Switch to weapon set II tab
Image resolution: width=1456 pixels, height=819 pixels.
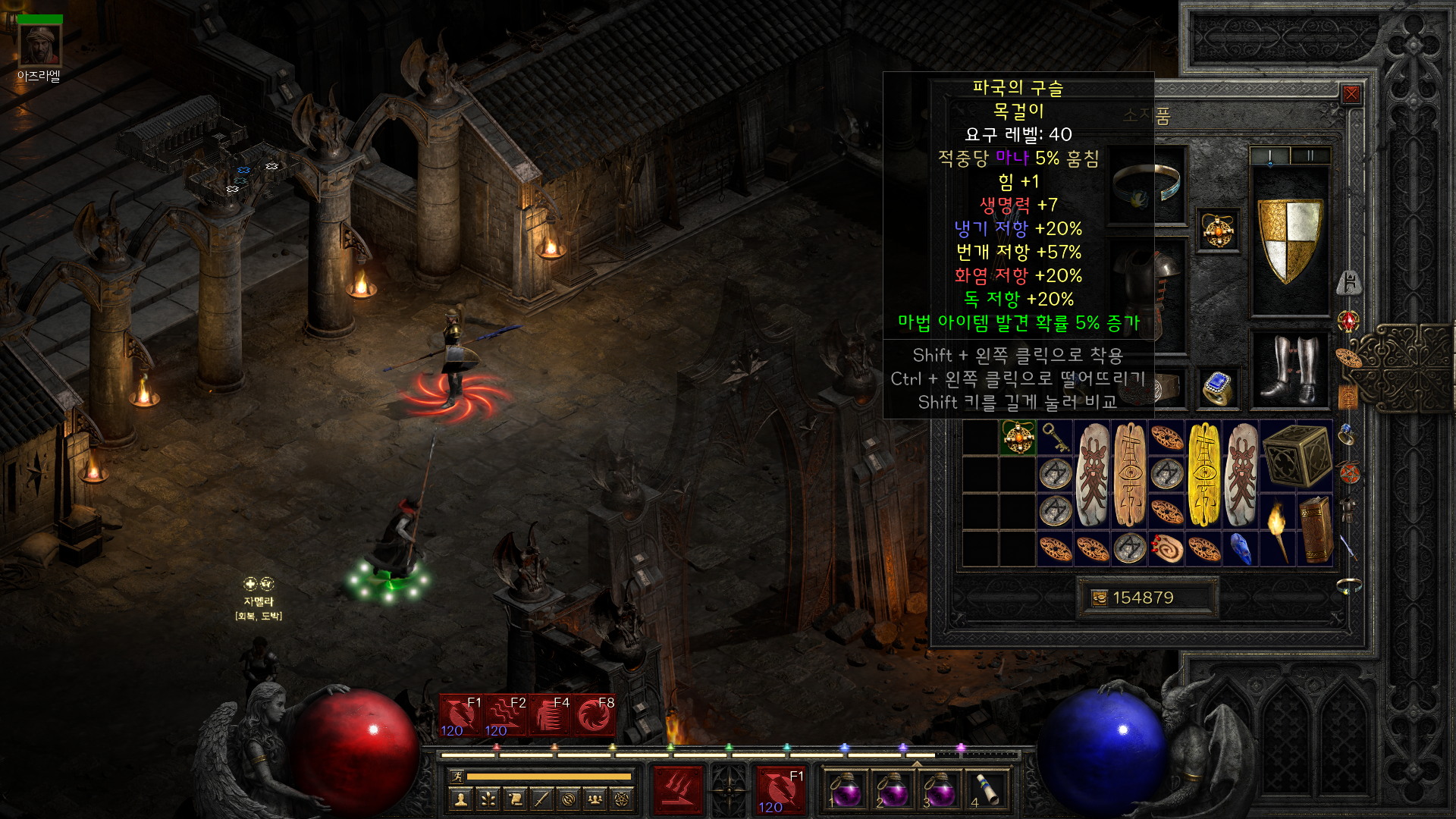pos(1310,156)
